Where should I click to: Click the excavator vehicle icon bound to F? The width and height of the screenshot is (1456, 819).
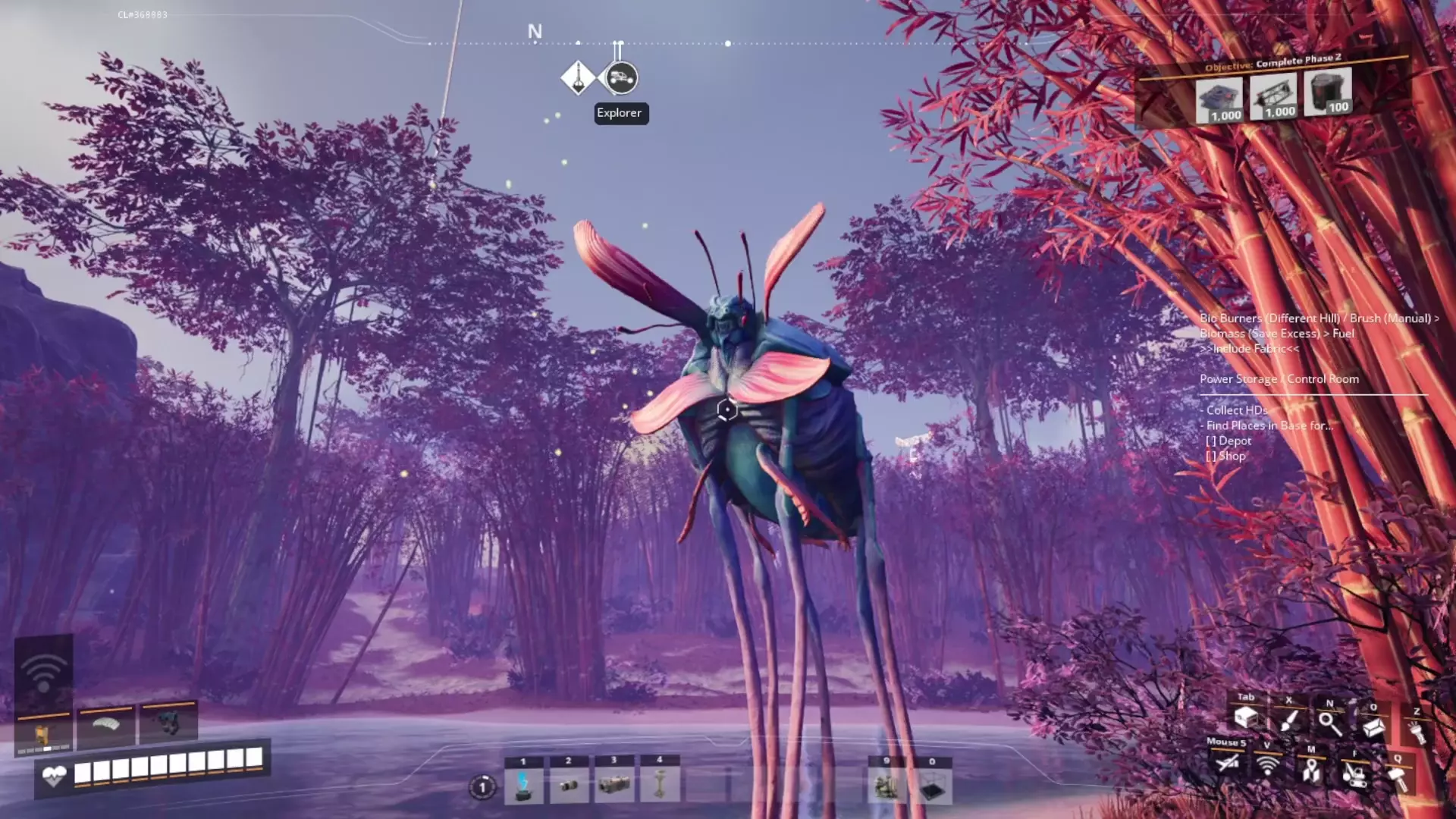[1356, 775]
